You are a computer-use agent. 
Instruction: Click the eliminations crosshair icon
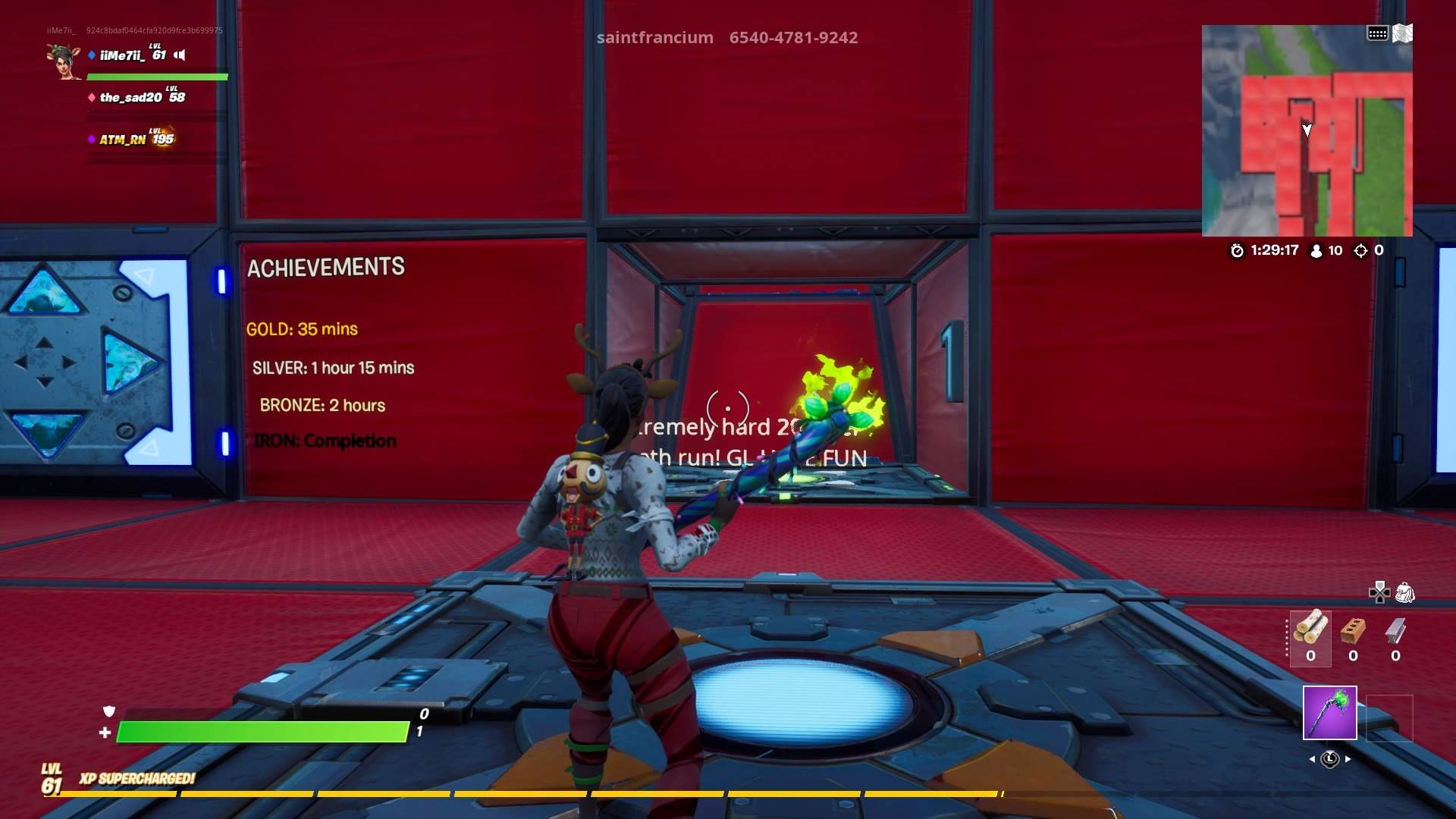[1360, 251]
